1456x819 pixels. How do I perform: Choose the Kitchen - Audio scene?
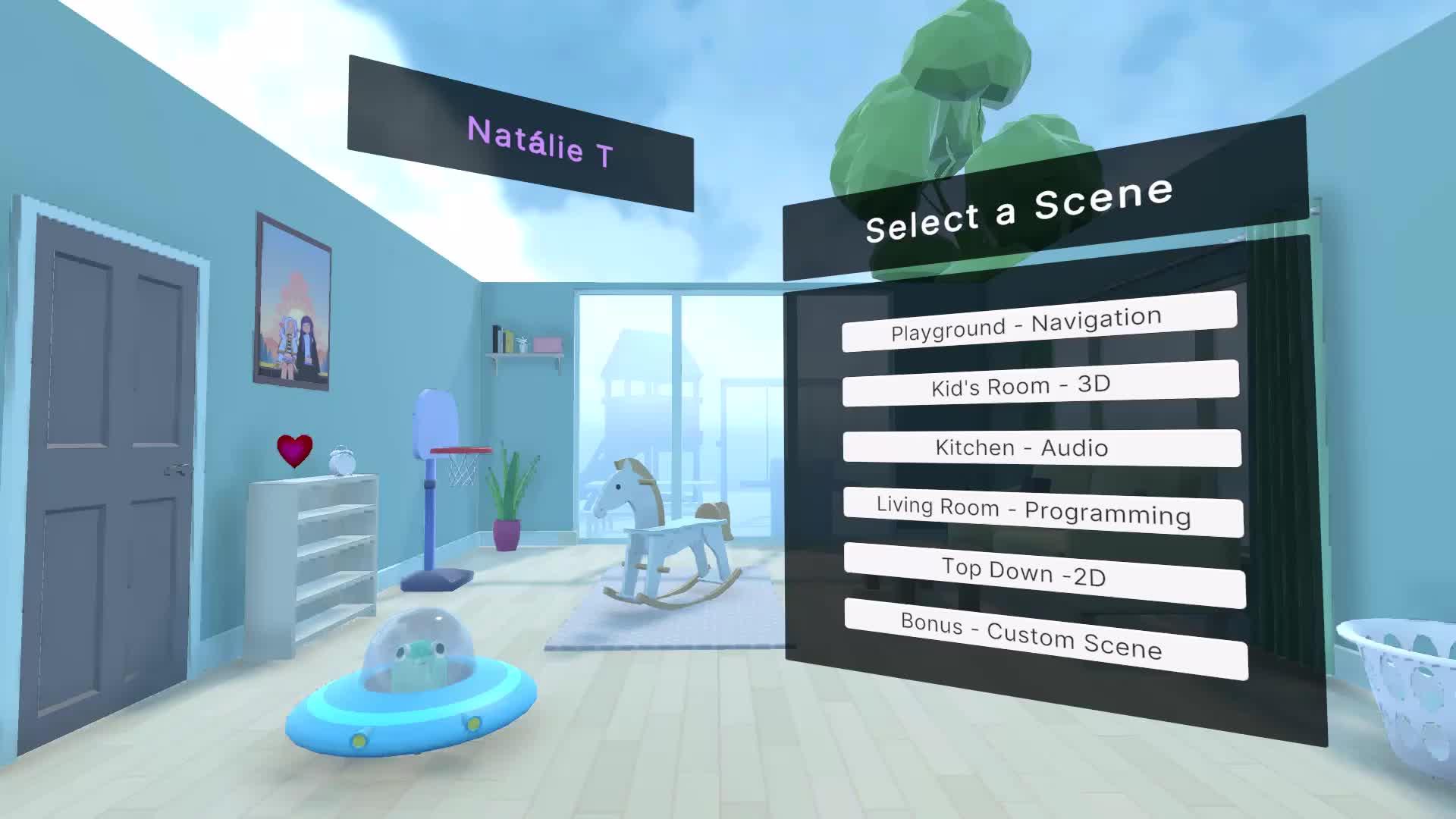(x=1041, y=447)
